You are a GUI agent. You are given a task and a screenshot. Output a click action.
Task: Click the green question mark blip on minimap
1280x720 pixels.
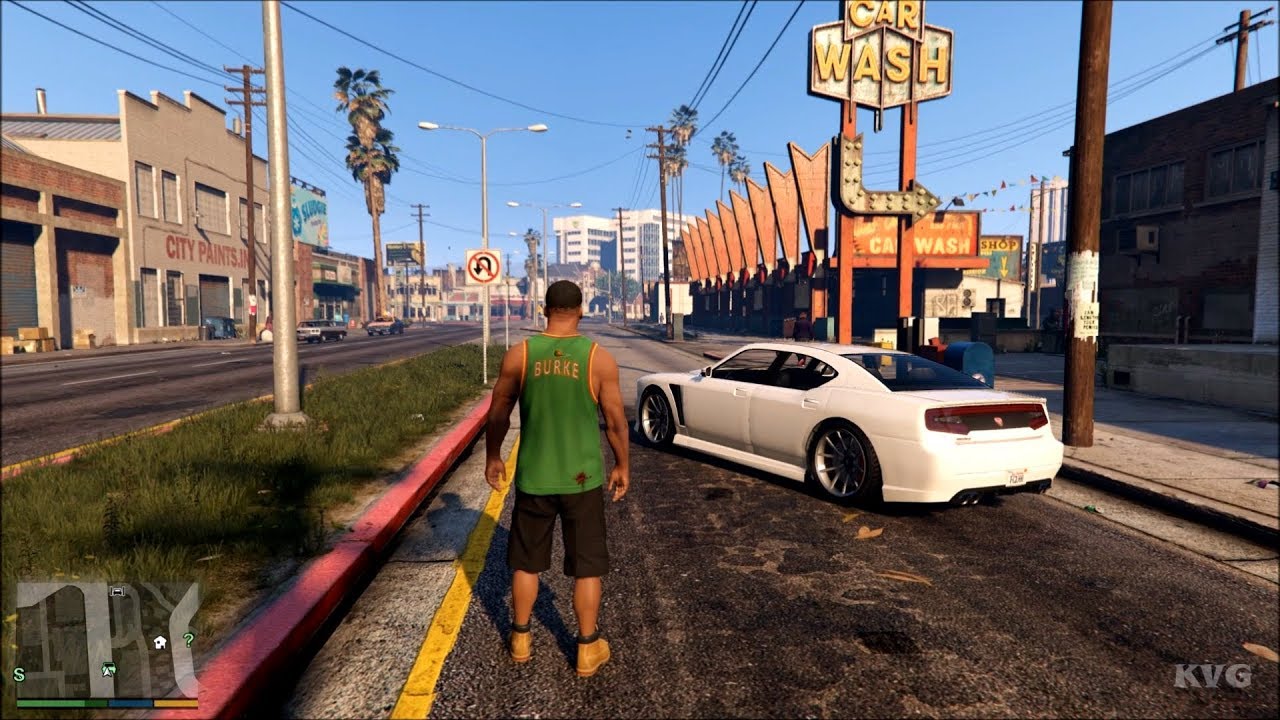click(189, 639)
